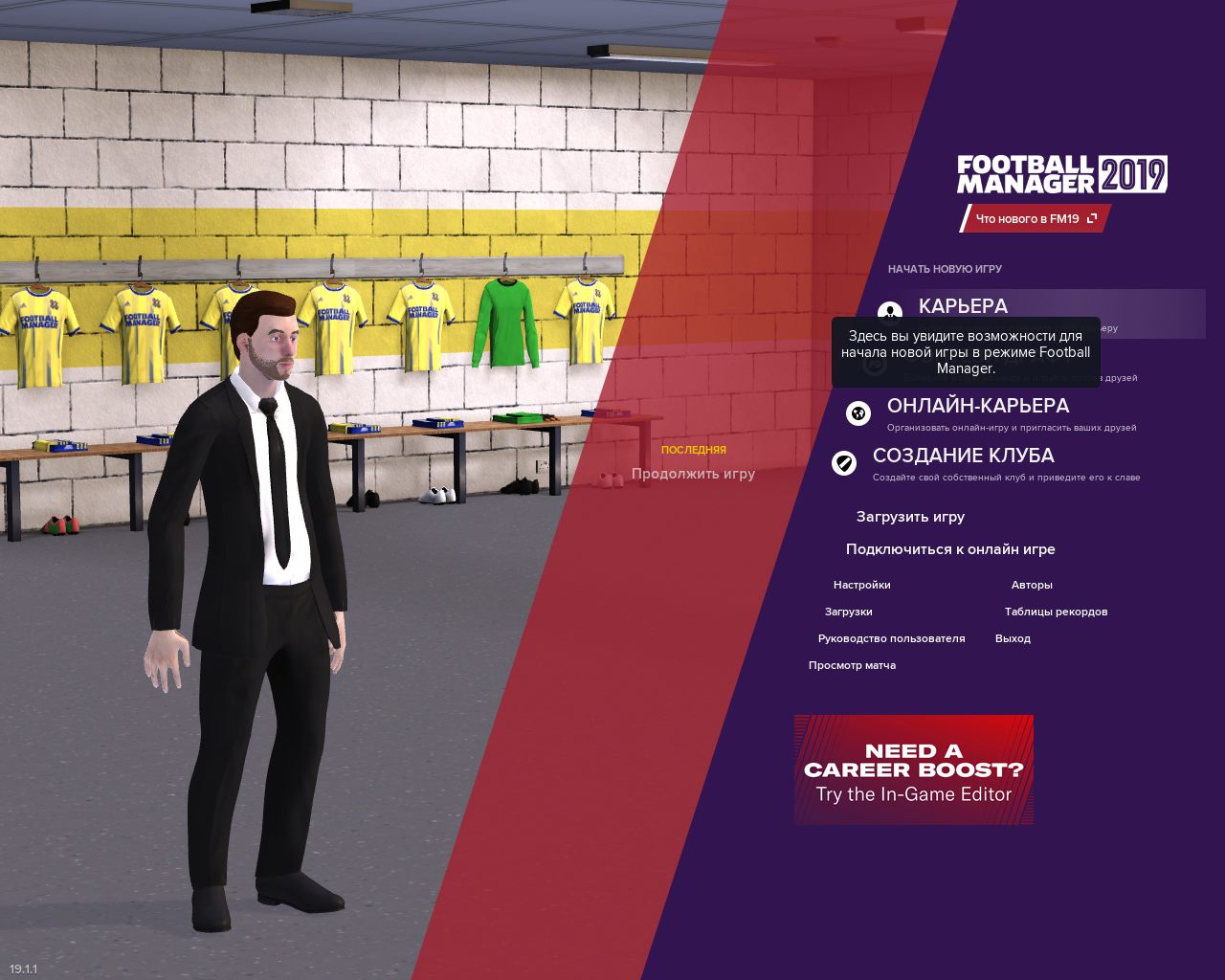Click Подключиться к онлайн игре

click(950, 549)
